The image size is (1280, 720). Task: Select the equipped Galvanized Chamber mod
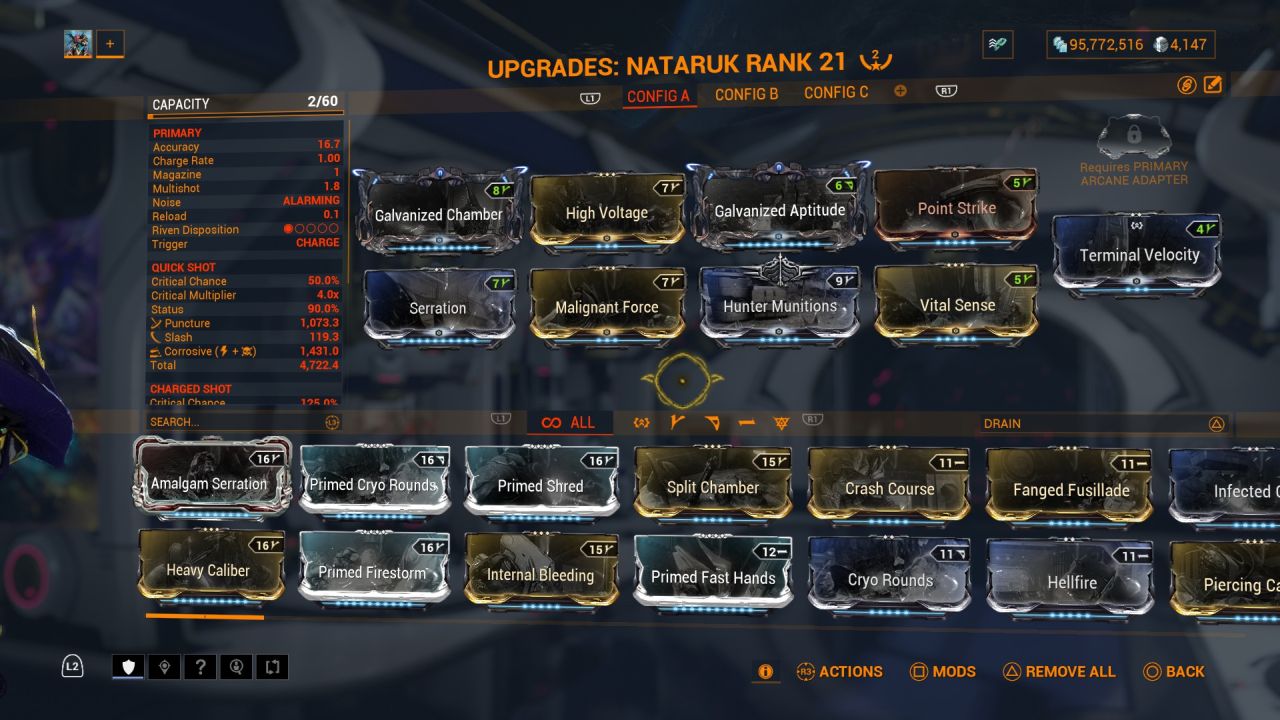click(x=439, y=213)
